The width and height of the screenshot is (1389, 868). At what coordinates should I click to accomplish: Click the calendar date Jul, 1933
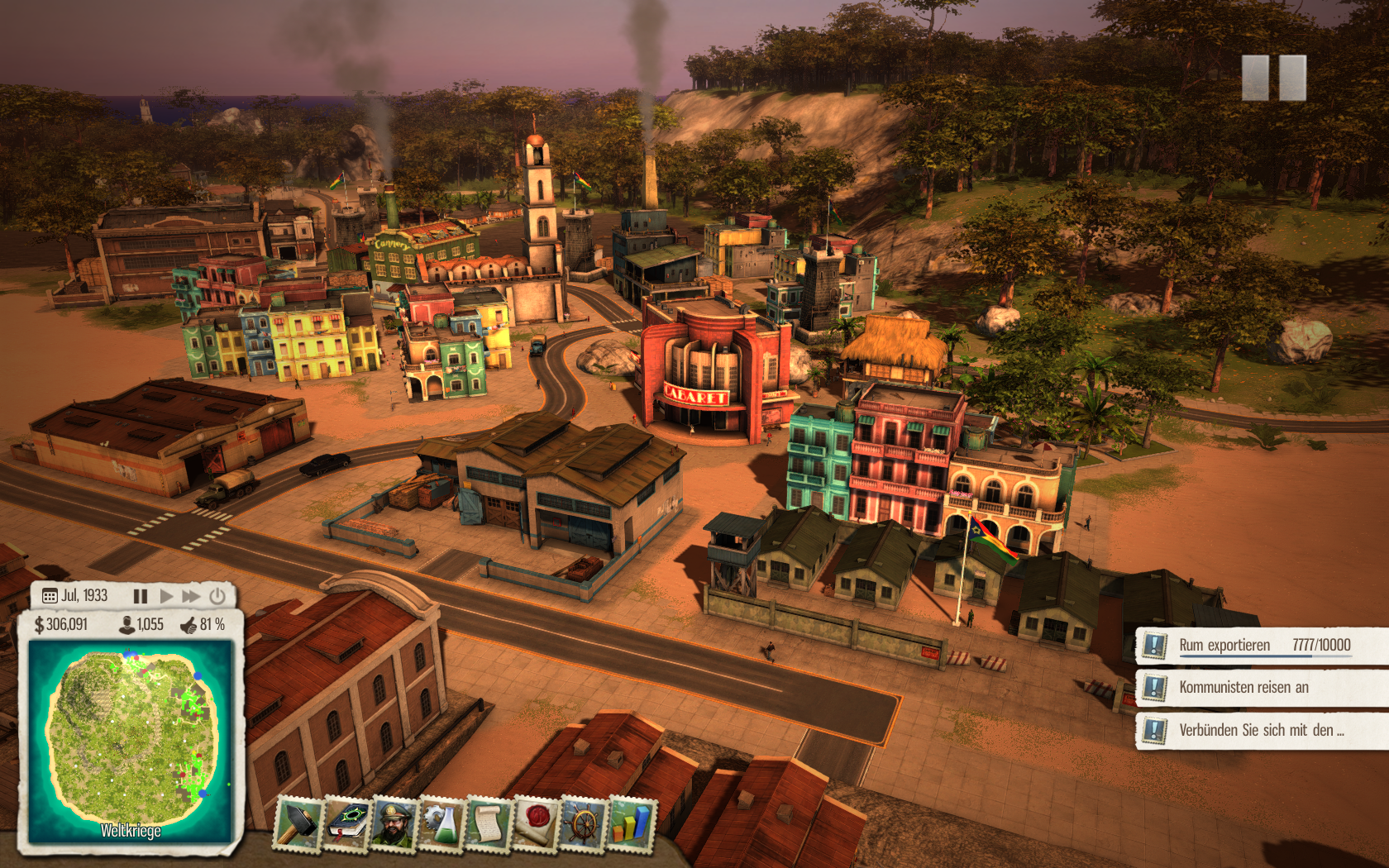pos(76,596)
